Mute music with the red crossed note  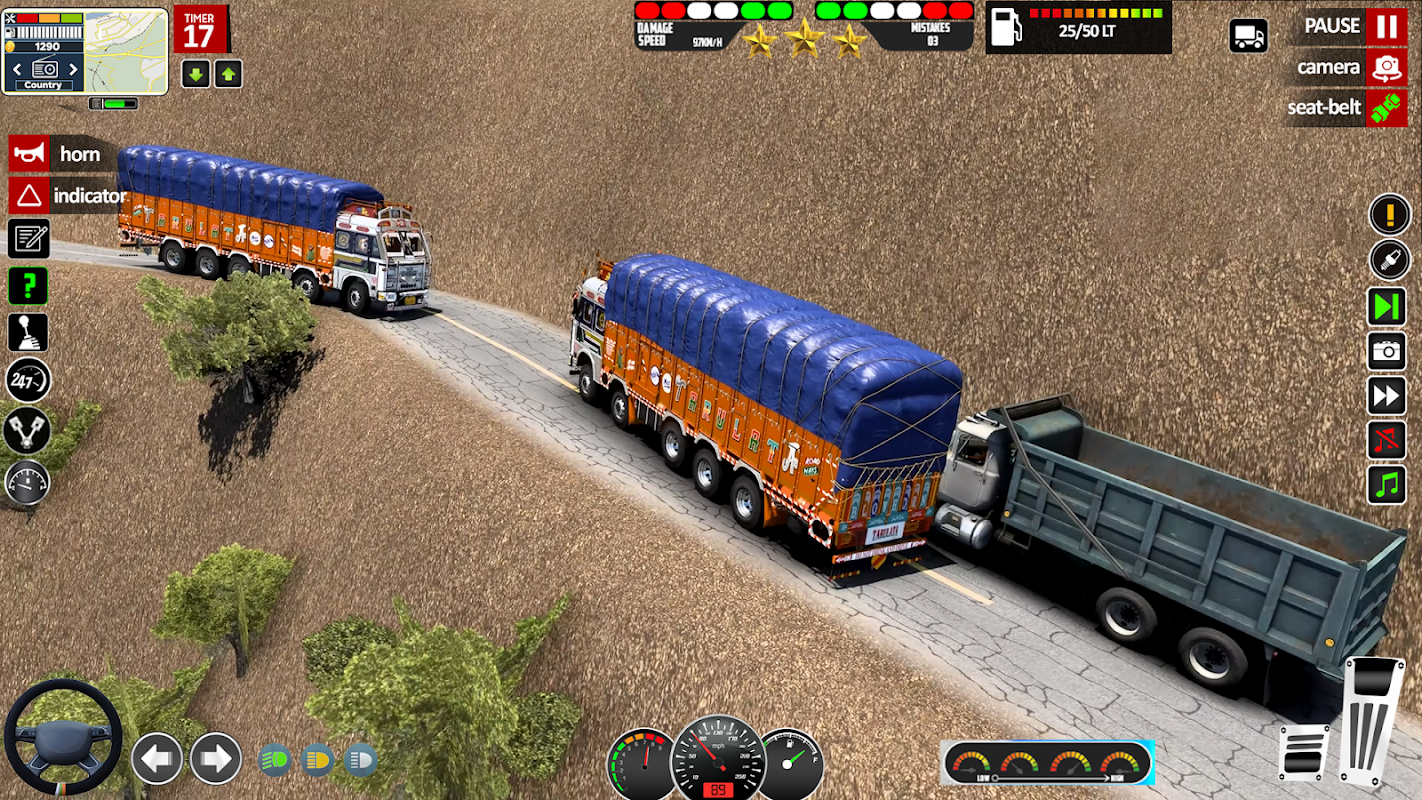pyautogui.click(x=1387, y=440)
